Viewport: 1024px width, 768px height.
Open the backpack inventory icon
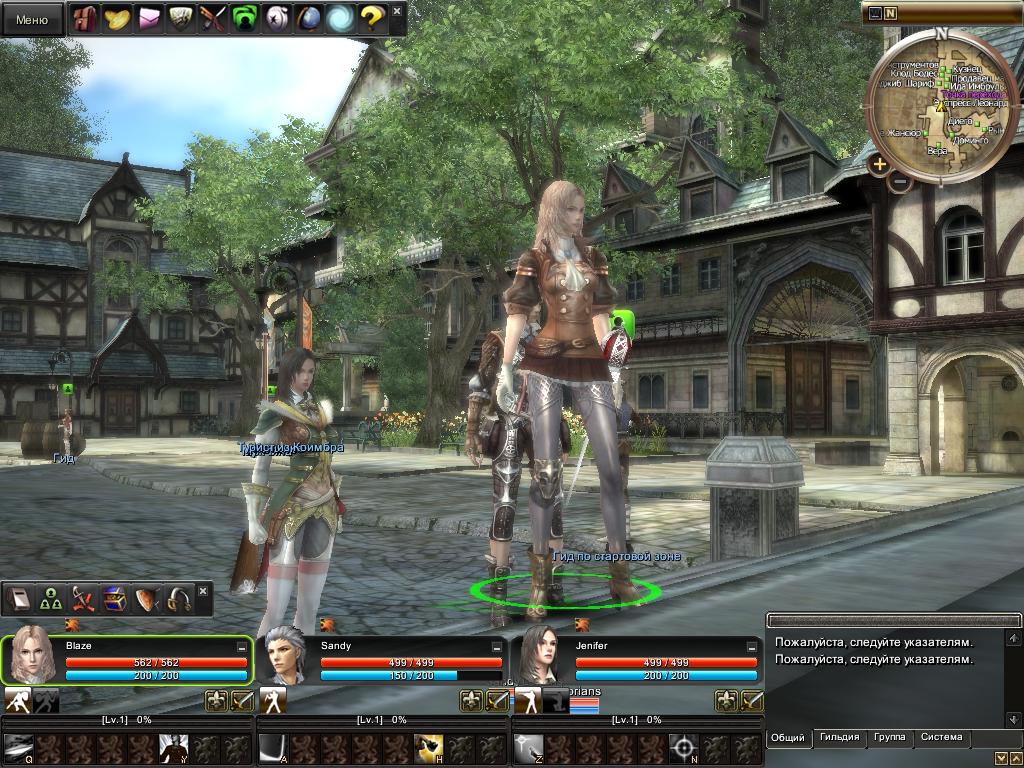tap(86, 17)
